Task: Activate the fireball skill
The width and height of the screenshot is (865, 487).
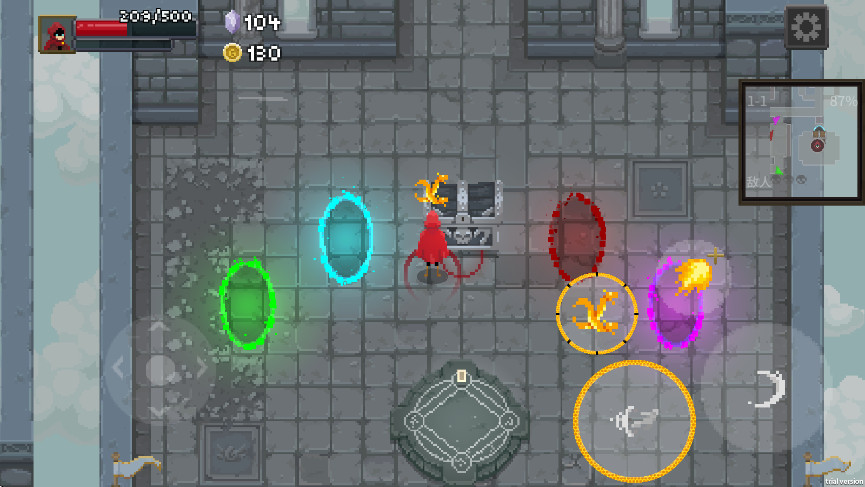Action: 694,274
